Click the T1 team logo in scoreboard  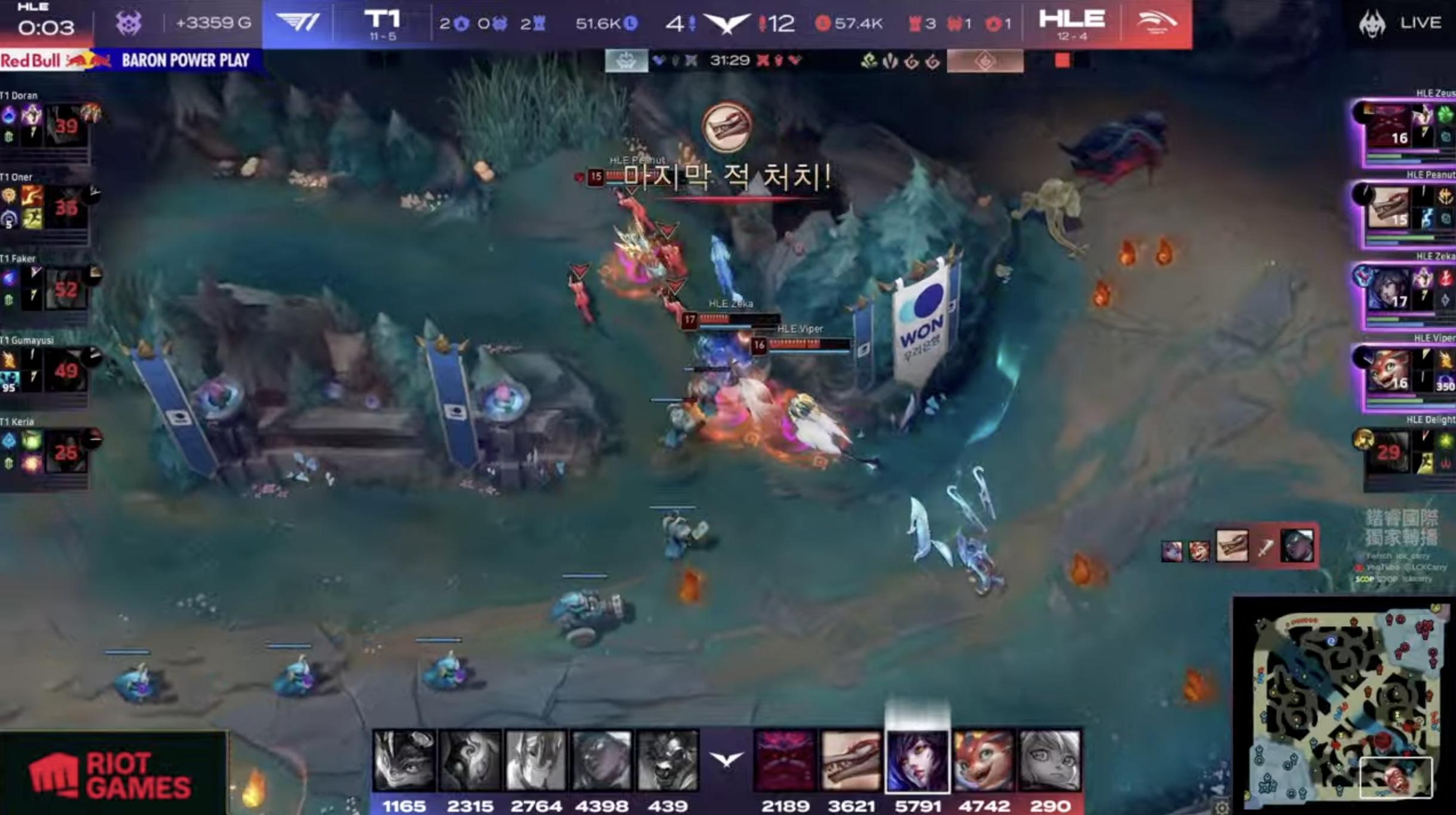pos(298,24)
